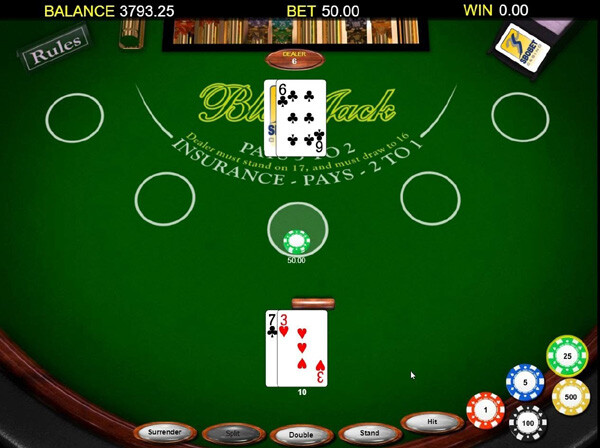Surrender the current hand
Image resolution: width=600 pixels, height=448 pixels.
165,432
